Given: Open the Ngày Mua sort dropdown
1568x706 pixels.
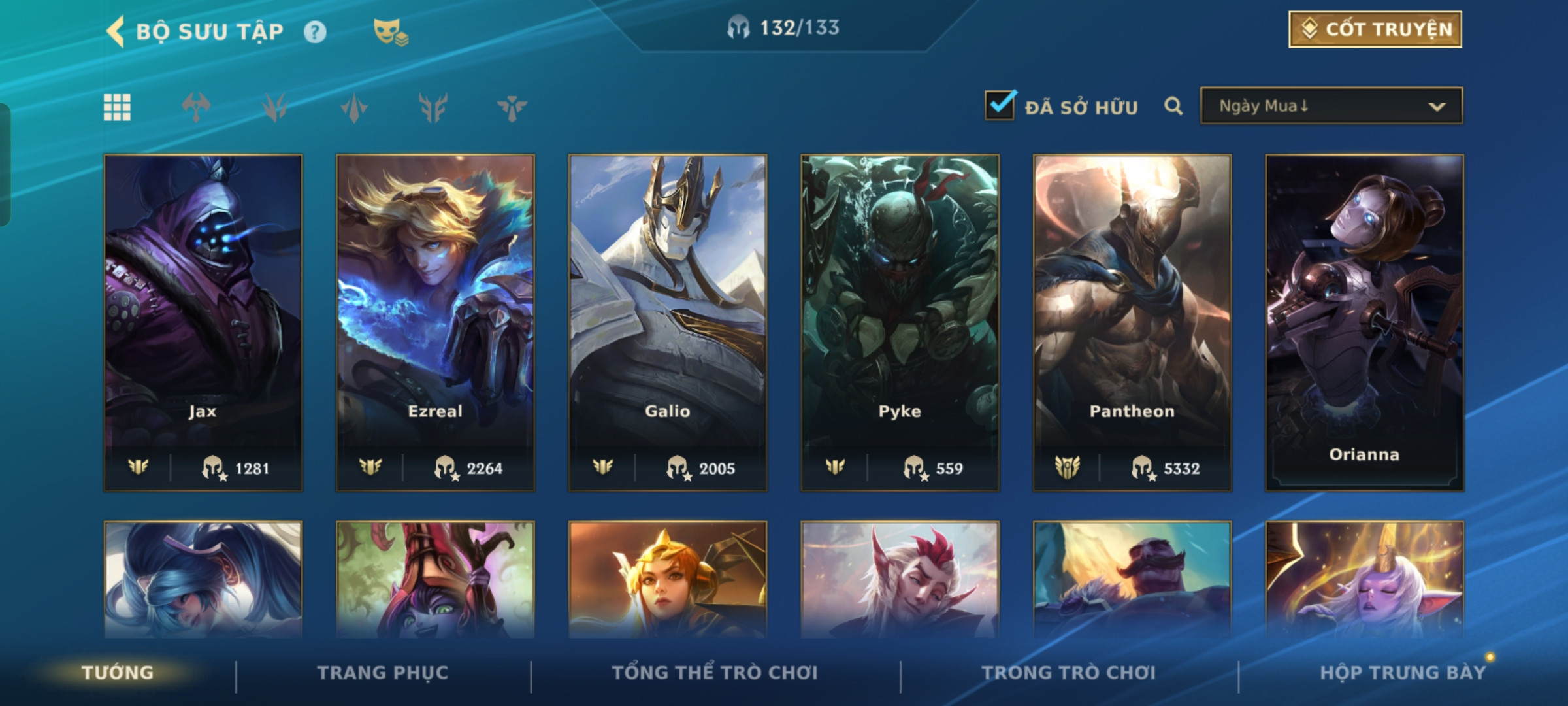Looking at the screenshot, I should pyautogui.click(x=1331, y=106).
